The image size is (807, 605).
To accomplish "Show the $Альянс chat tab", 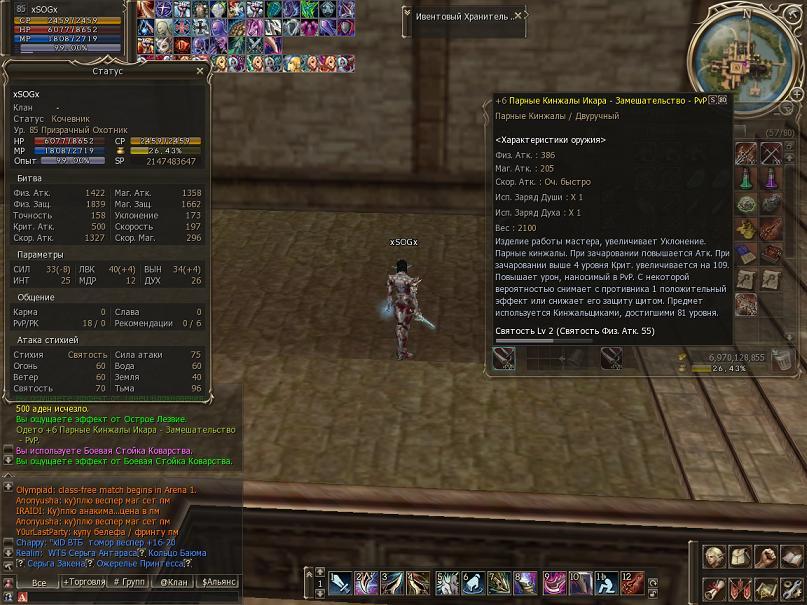I will pos(219,581).
